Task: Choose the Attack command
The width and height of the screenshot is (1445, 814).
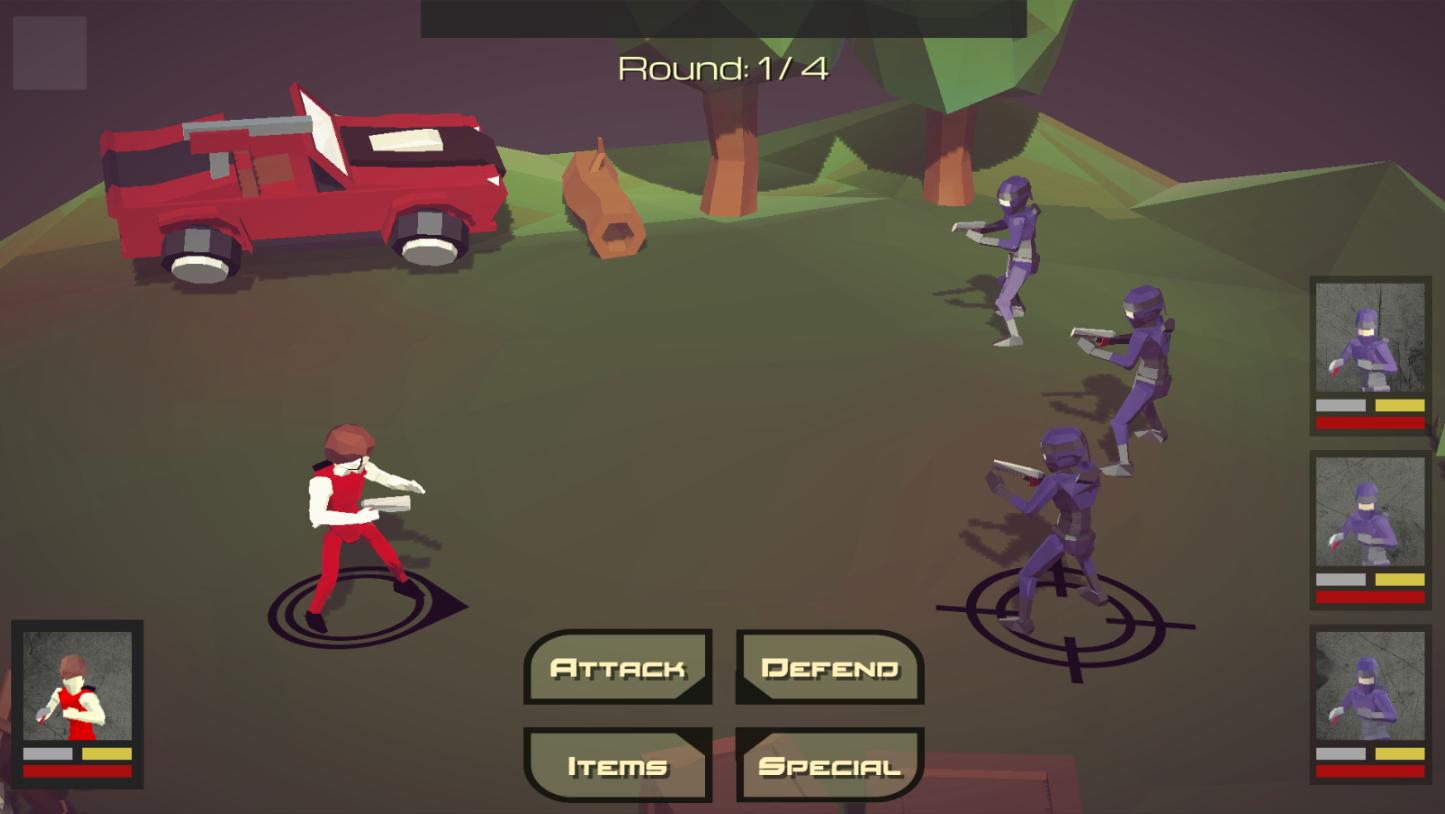Action: (x=618, y=667)
